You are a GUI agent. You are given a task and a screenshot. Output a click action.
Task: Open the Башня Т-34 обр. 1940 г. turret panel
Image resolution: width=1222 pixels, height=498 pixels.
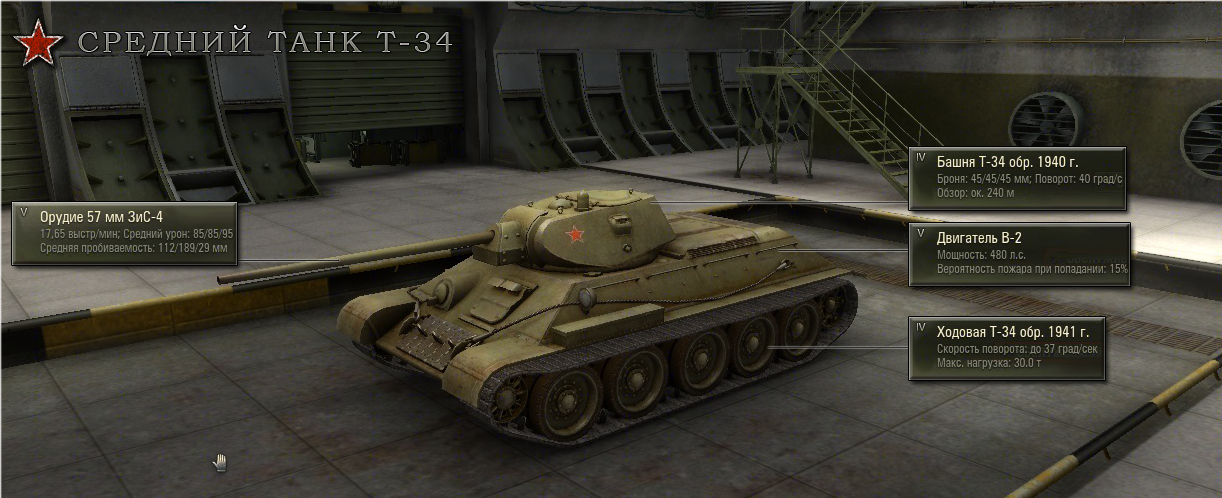pos(1017,178)
